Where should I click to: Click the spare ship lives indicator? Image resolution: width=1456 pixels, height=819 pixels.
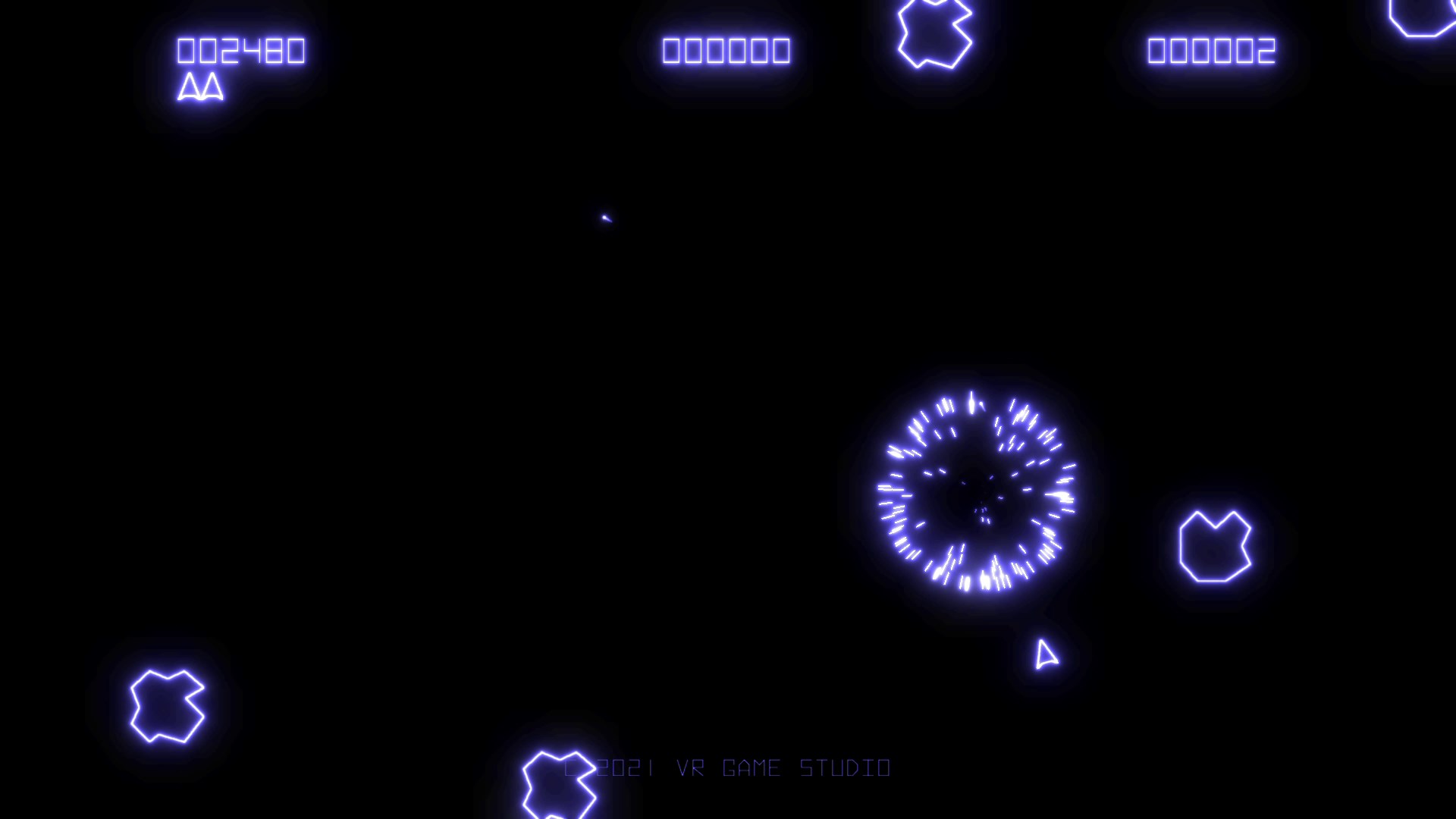(x=200, y=87)
